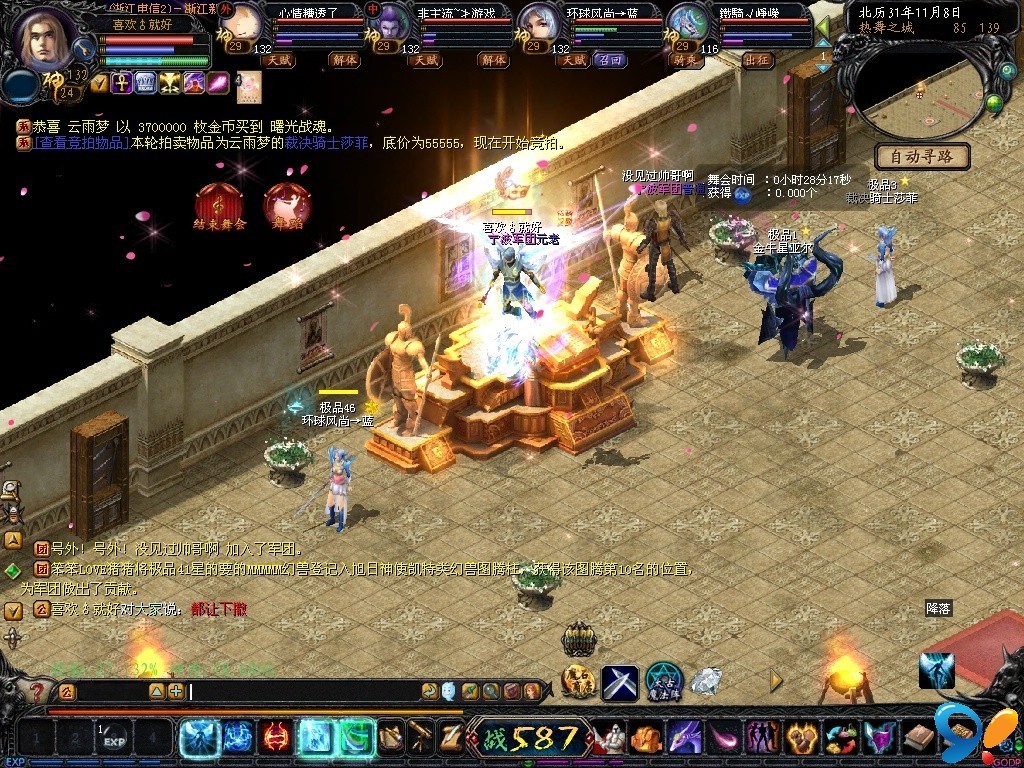Click the golden ankh buff icon
The height and width of the screenshot is (768, 1024).
[x=122, y=83]
